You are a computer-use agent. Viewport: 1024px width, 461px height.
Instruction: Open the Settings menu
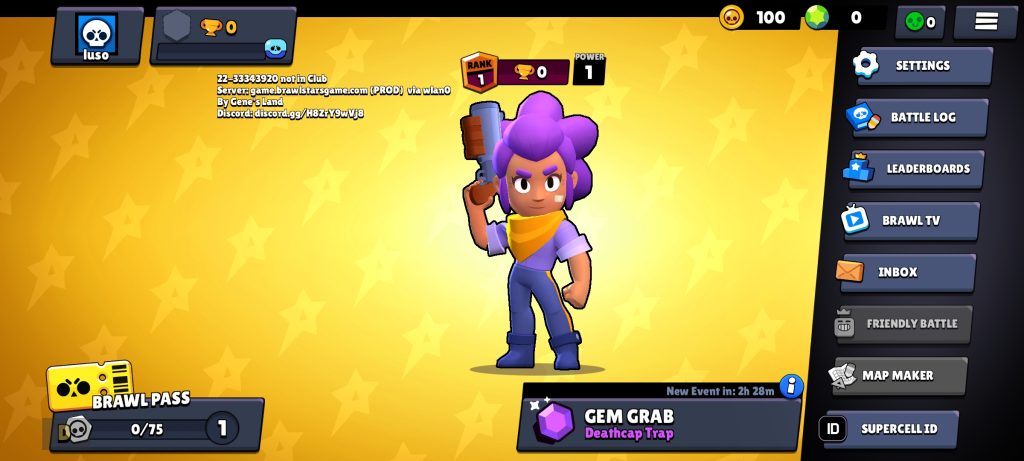pos(921,66)
